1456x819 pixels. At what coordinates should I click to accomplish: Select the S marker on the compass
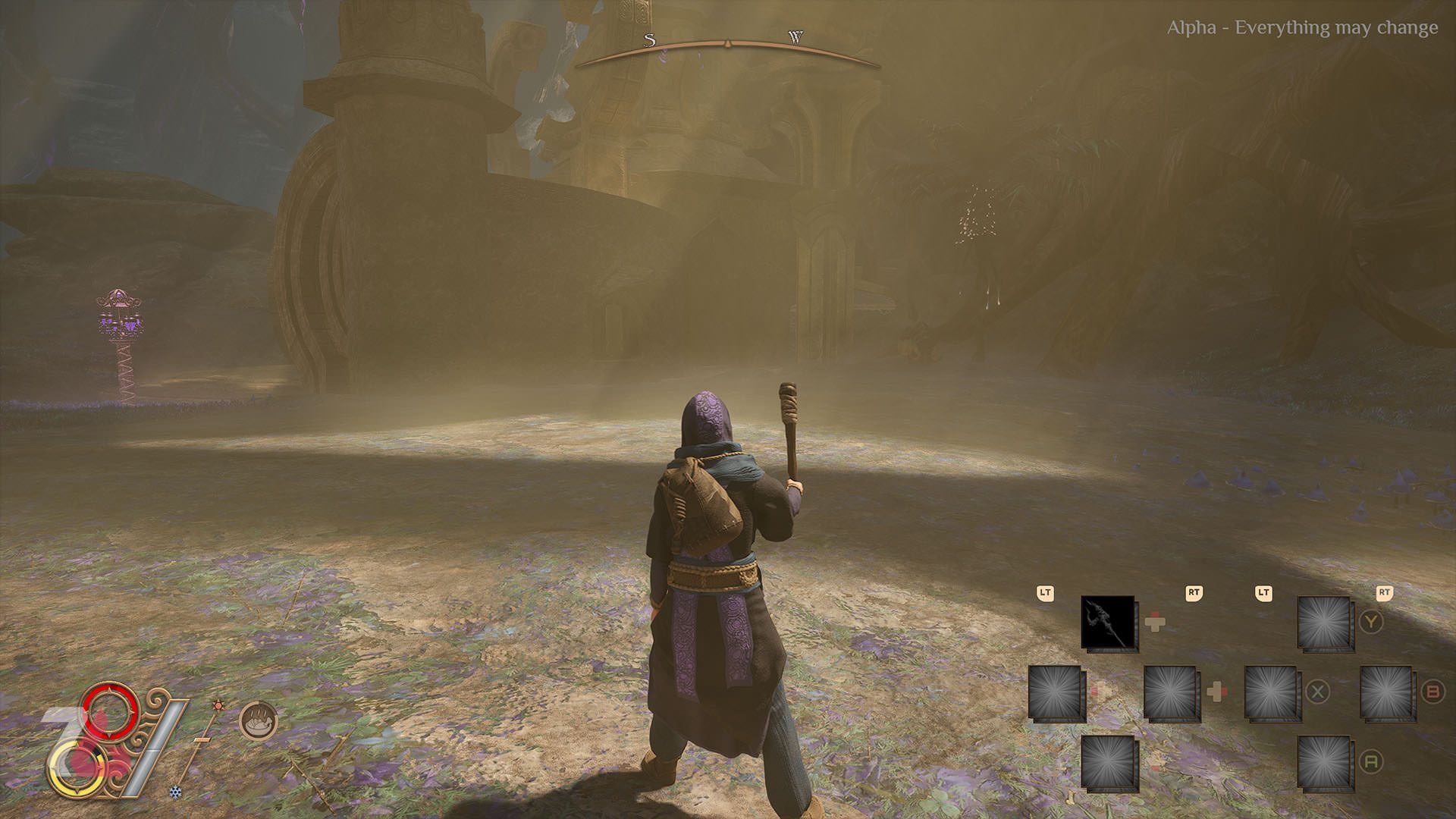tap(648, 39)
